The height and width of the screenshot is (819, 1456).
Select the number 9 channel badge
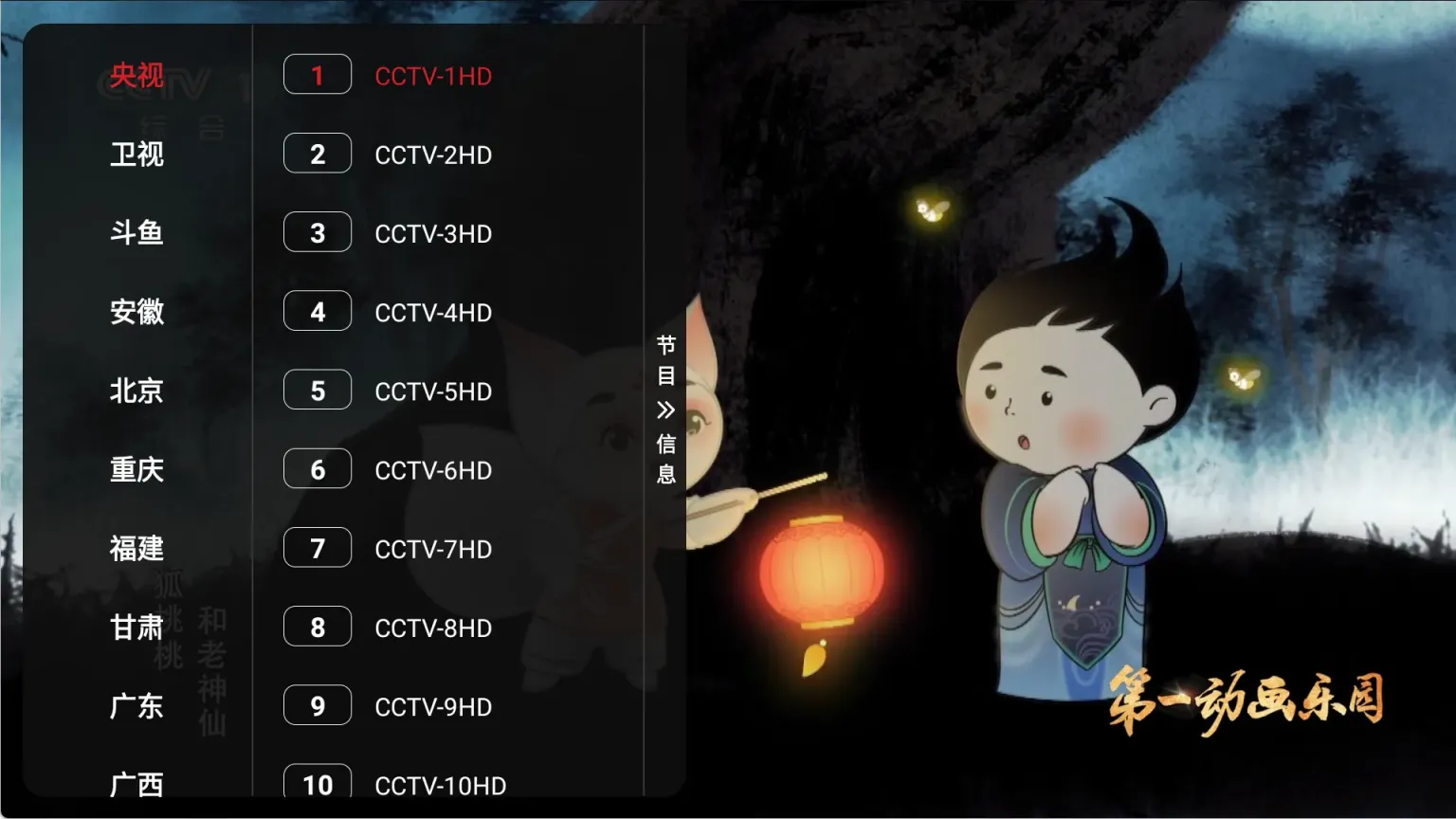(x=317, y=705)
